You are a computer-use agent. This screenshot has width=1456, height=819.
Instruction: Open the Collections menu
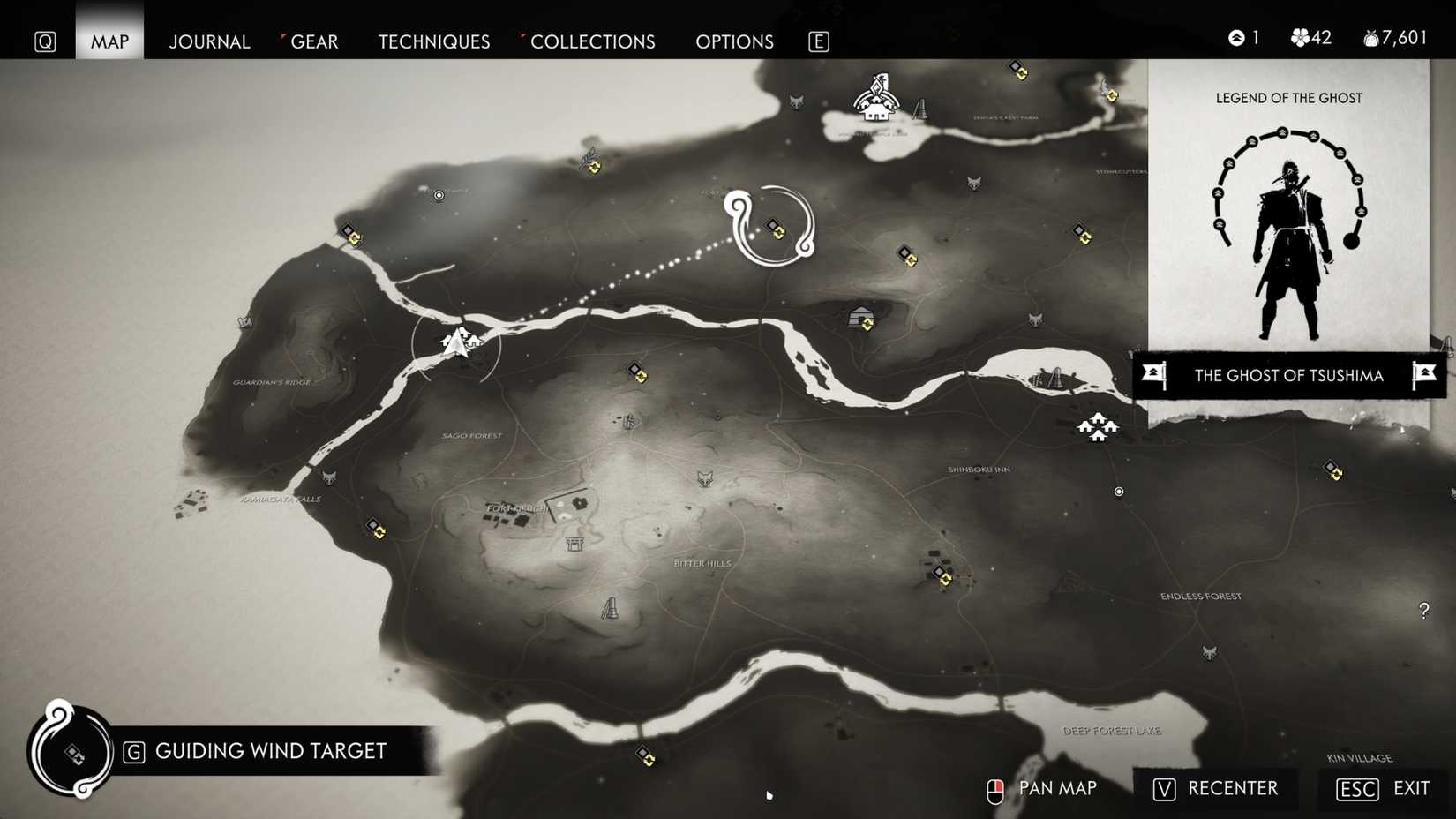pos(592,41)
